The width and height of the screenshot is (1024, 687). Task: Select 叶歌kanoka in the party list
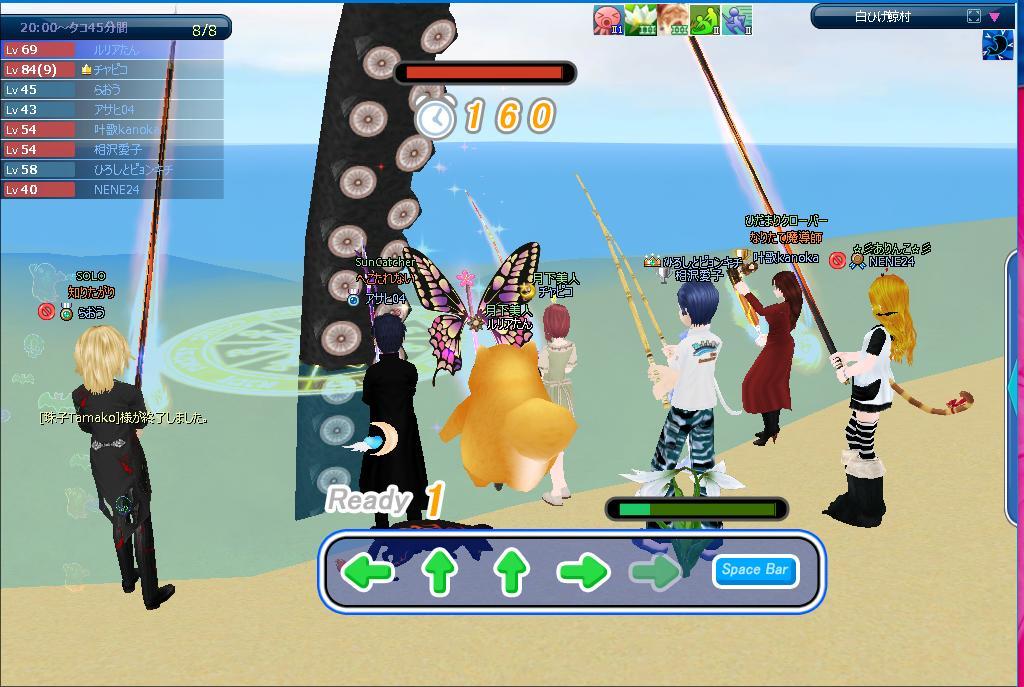[x=122, y=130]
